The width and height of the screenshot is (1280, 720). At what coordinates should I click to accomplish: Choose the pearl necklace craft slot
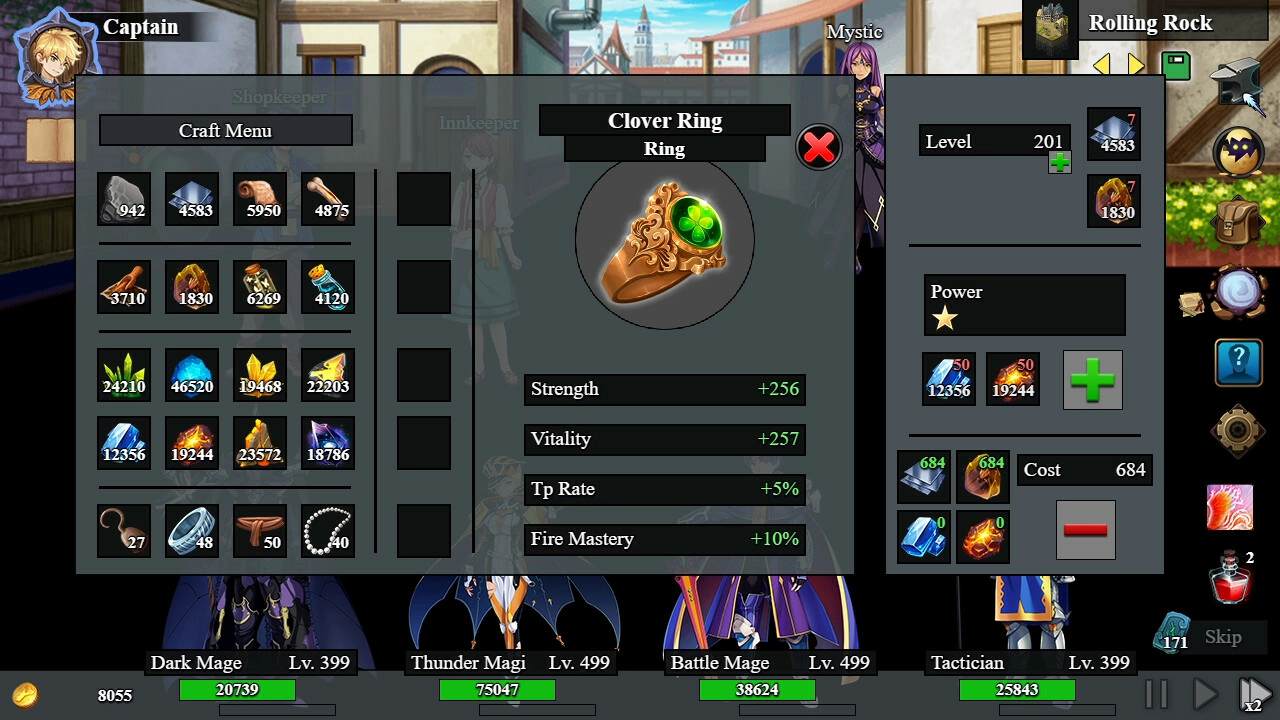(328, 530)
